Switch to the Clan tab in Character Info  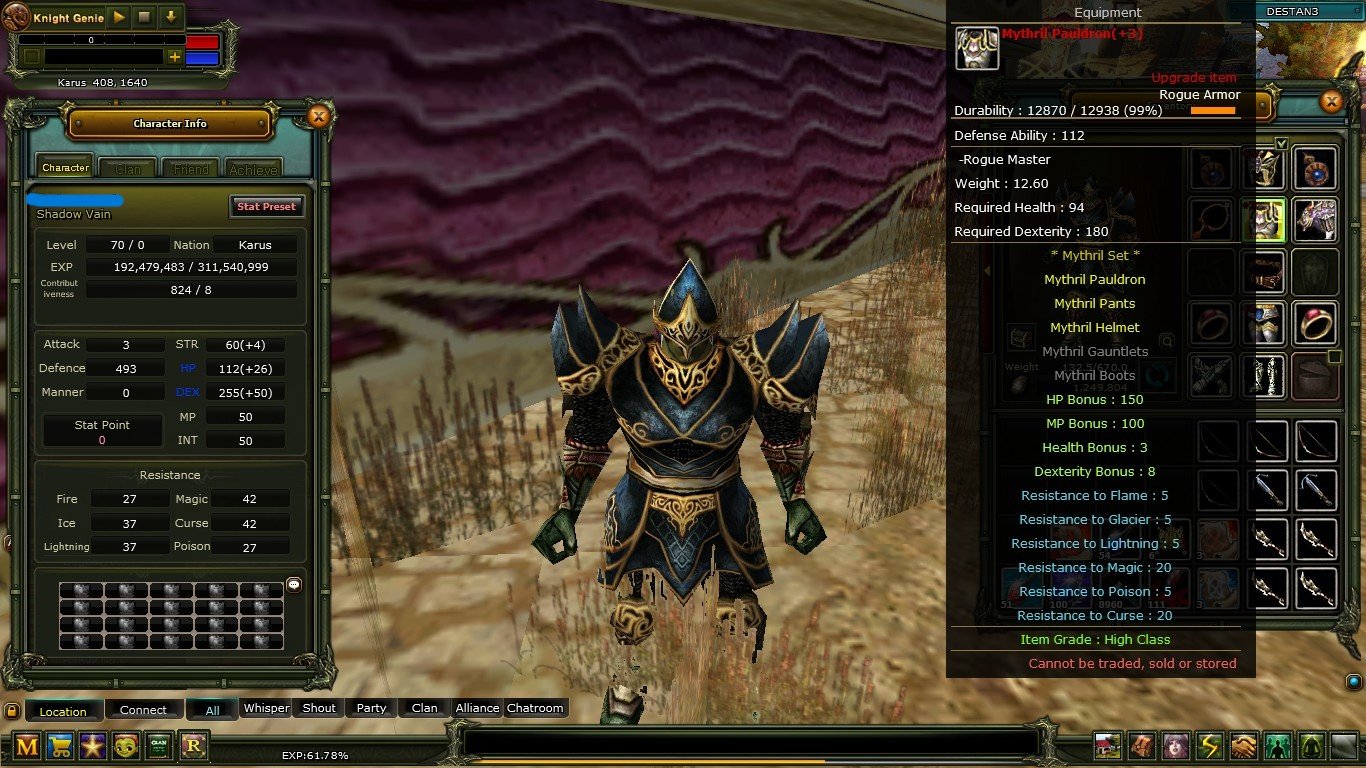pyautogui.click(x=128, y=169)
